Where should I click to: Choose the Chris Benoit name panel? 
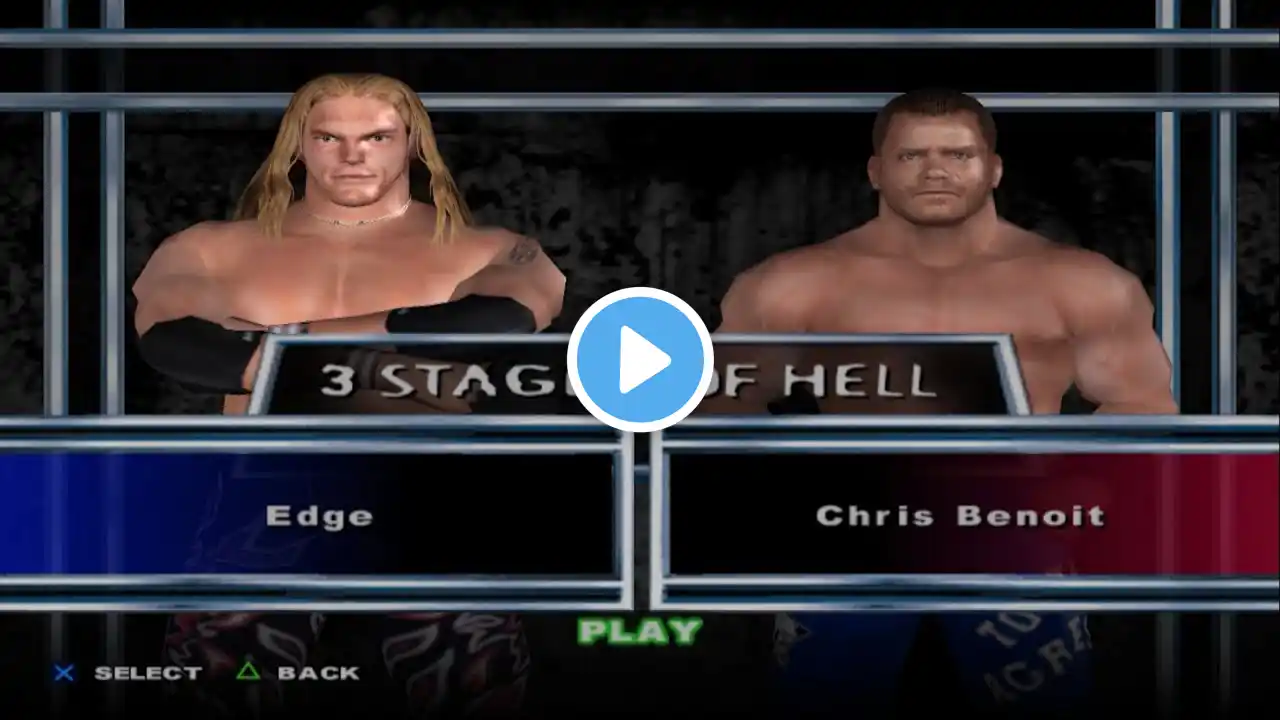point(960,515)
